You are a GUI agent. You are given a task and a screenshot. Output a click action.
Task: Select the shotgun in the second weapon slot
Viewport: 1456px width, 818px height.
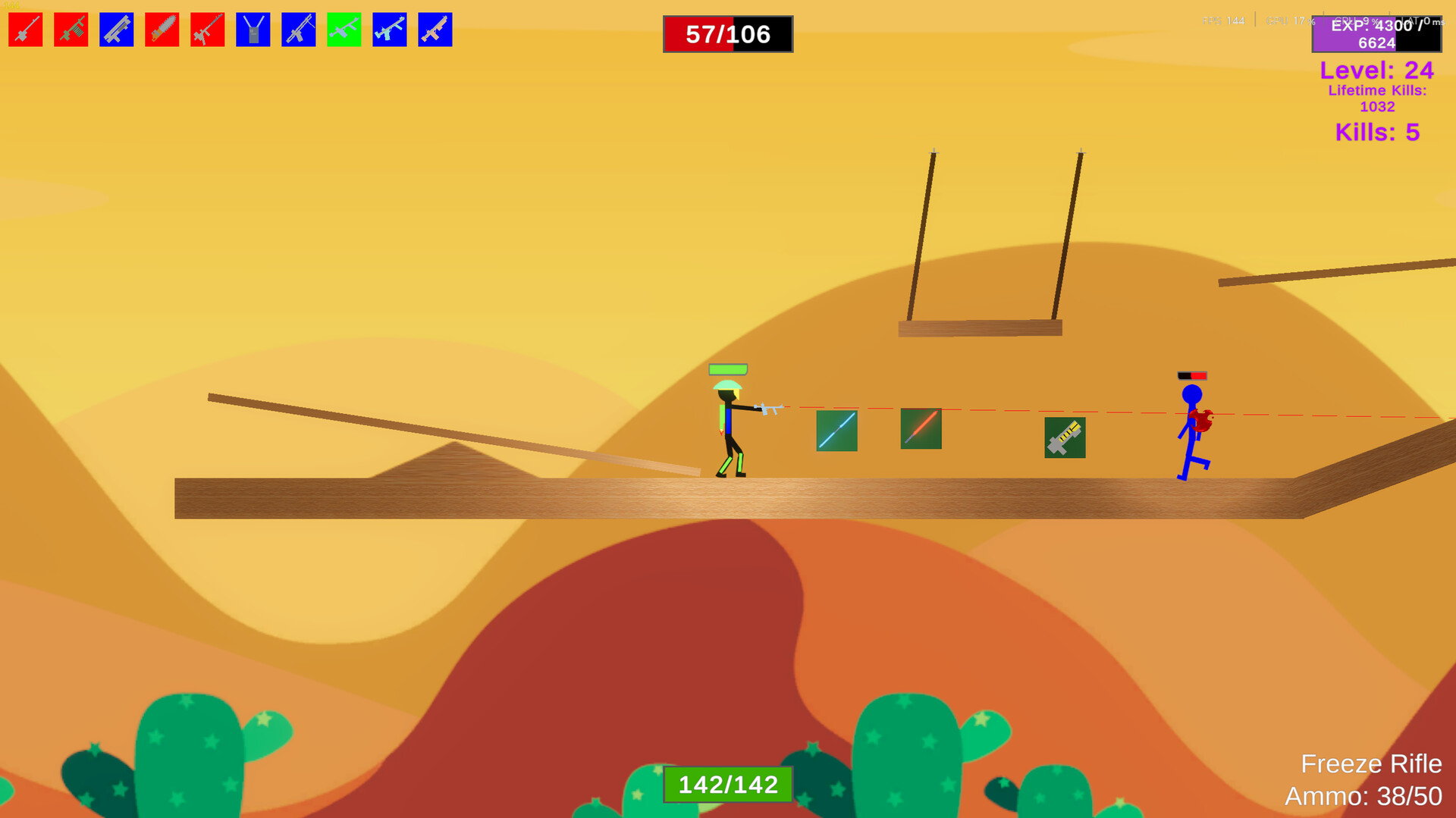tap(71, 29)
